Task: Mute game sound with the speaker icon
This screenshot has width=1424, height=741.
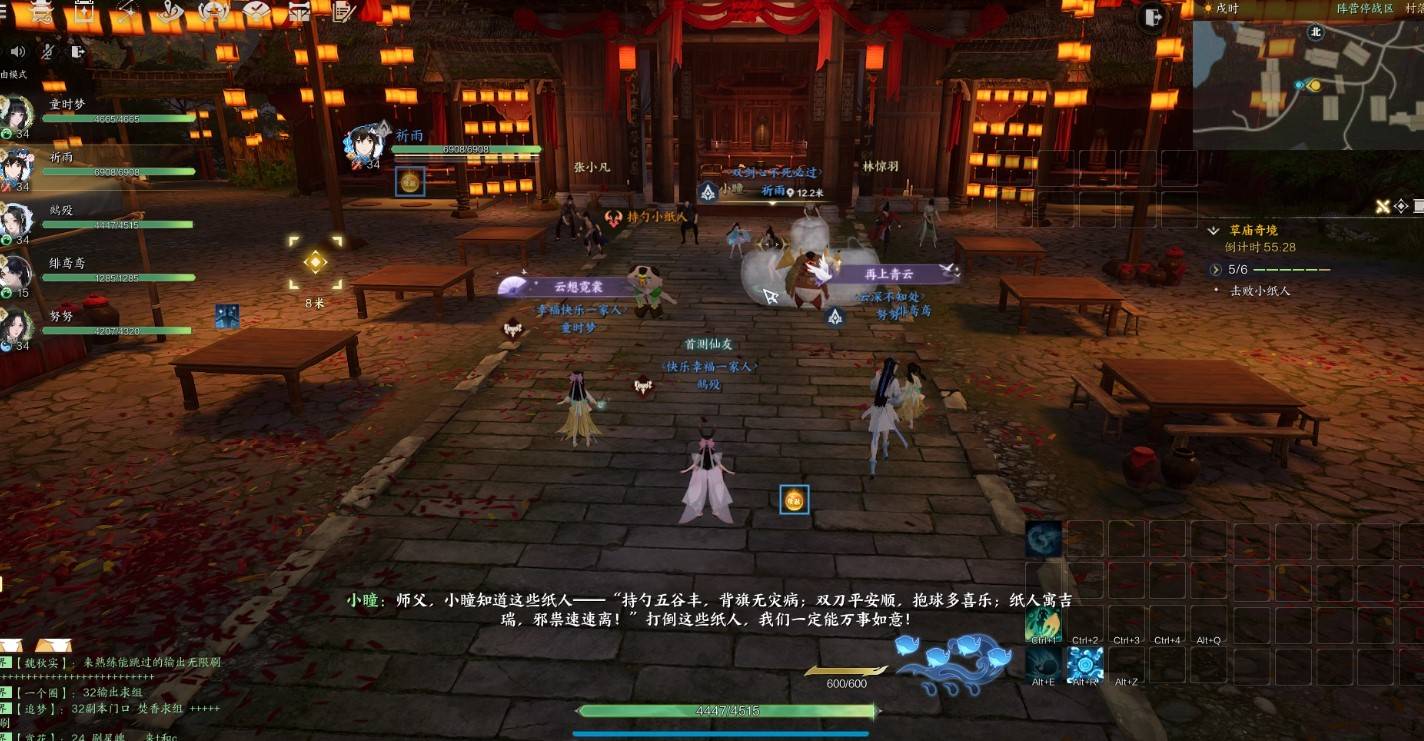Action: [x=15, y=51]
